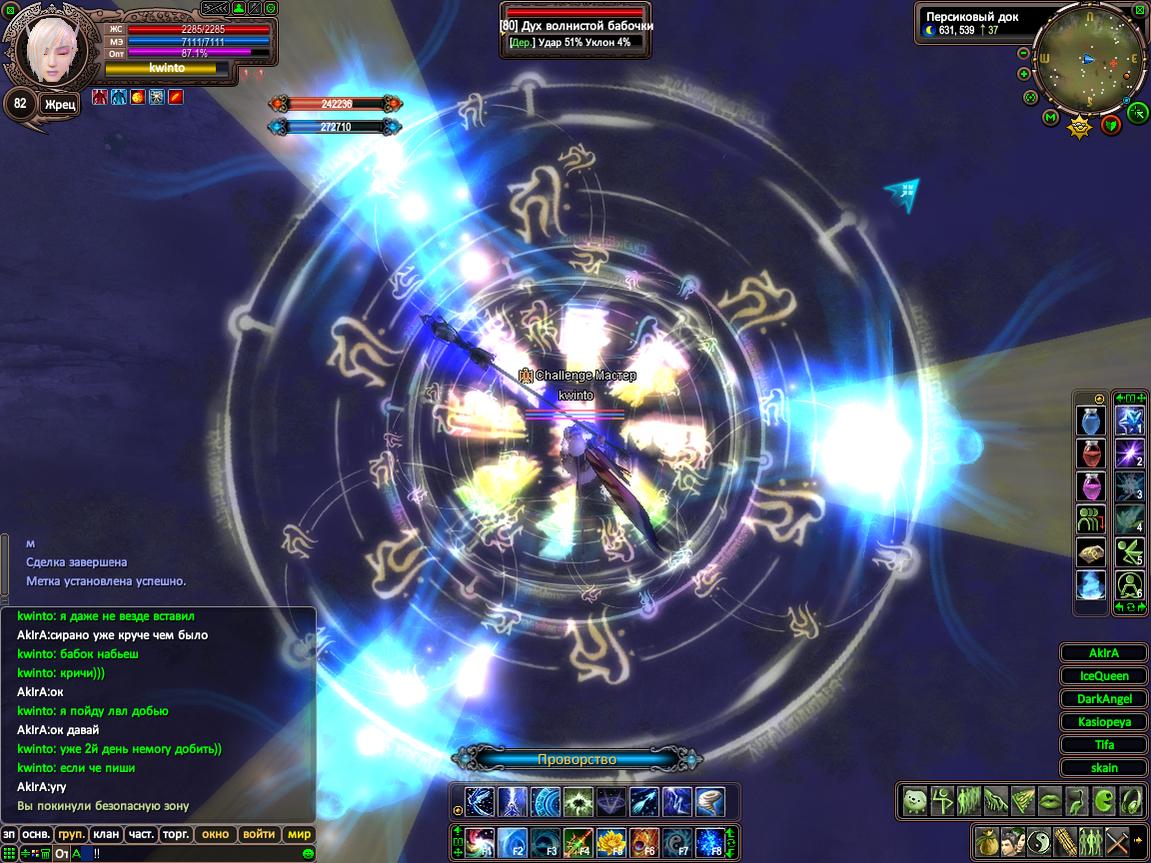Cast the purple starburst skill in slot 2
The image size is (1151, 863).
(1129, 454)
